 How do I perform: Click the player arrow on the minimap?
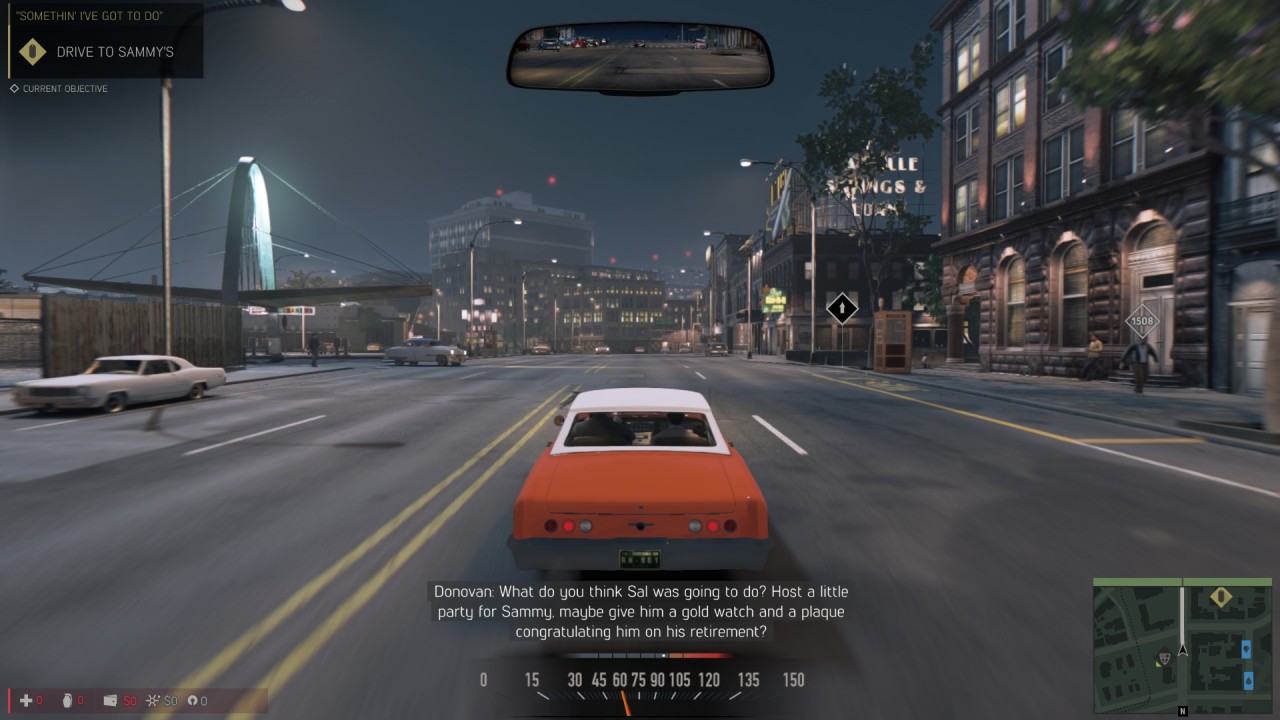click(x=1183, y=649)
